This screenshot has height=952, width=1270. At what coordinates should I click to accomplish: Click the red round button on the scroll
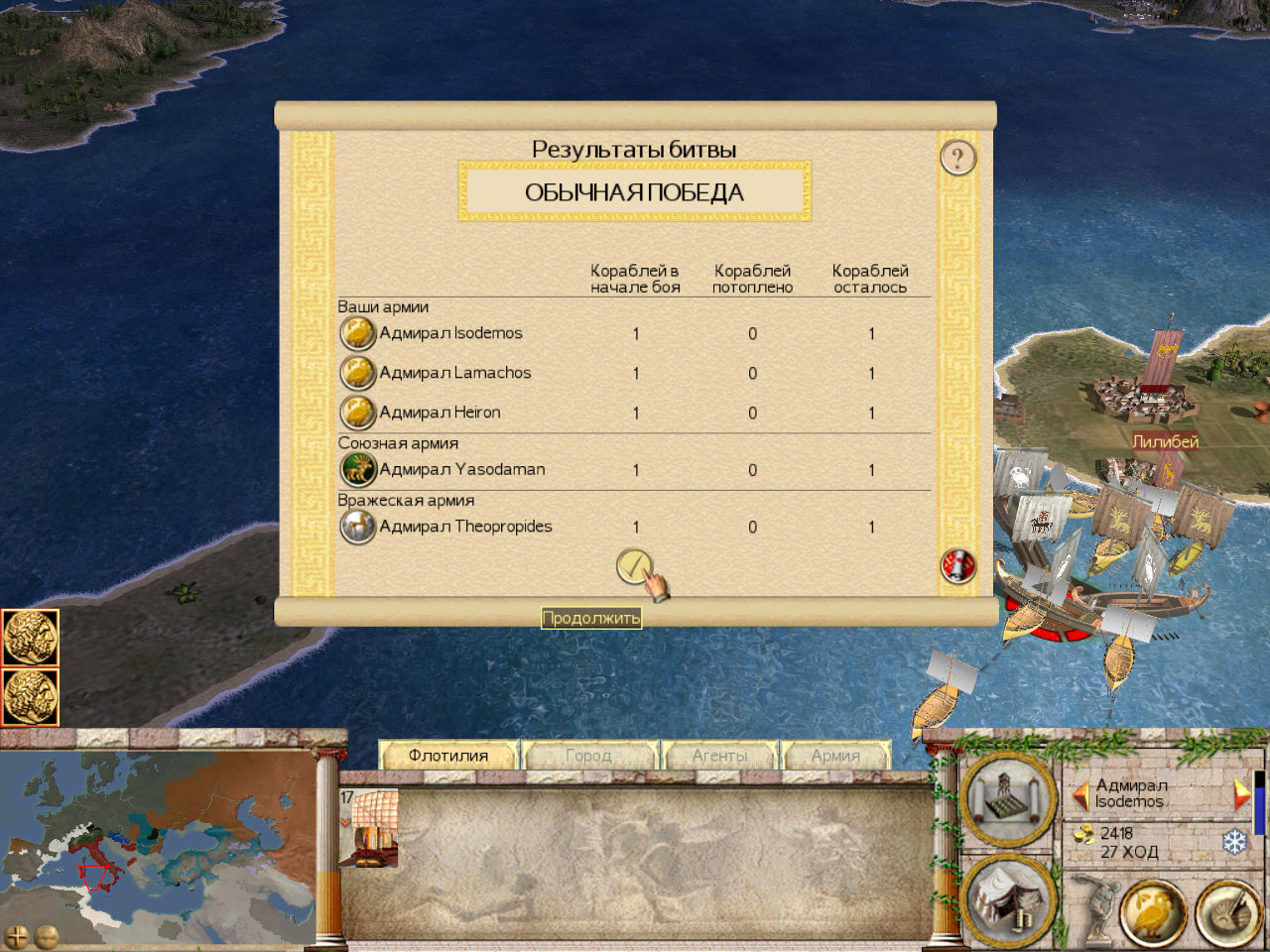click(957, 566)
